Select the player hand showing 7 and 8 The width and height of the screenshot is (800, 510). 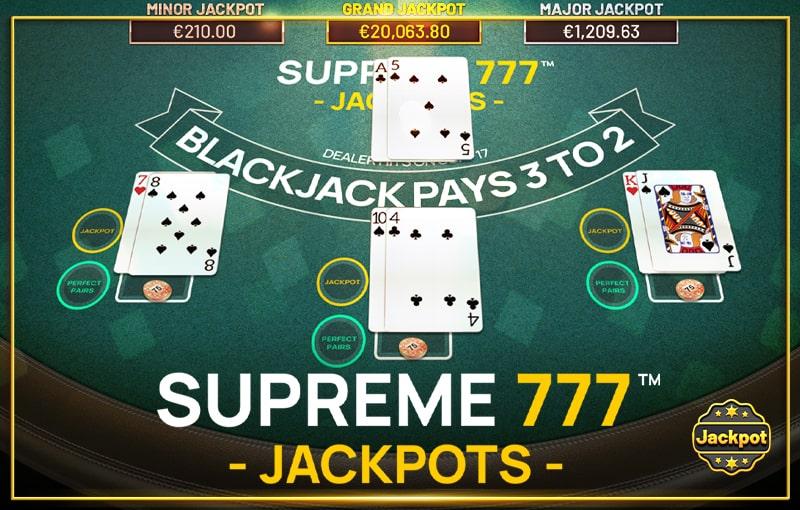(x=172, y=222)
